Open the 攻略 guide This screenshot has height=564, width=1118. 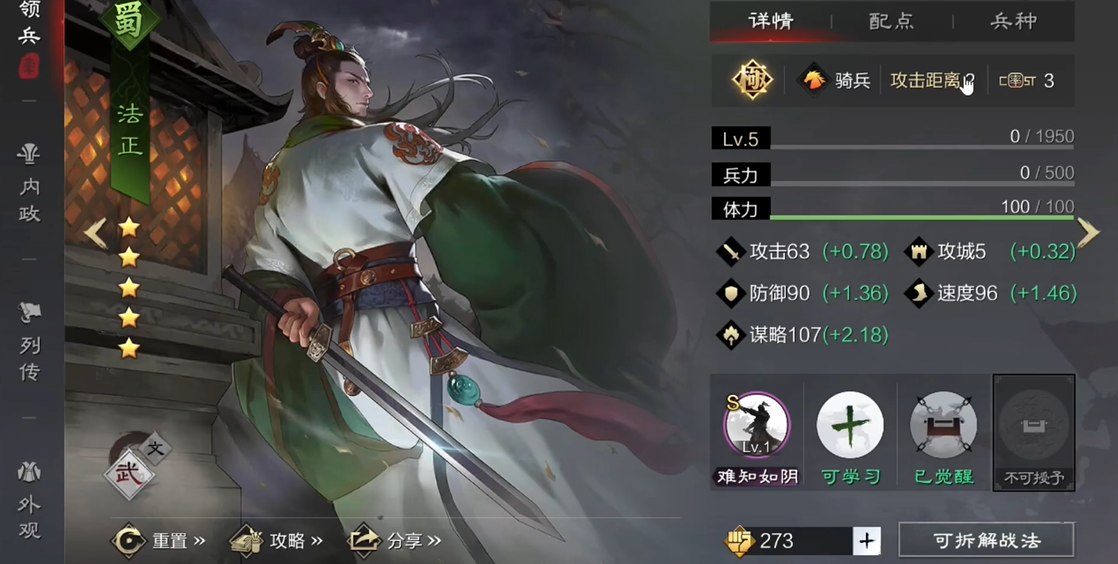pyautogui.click(x=277, y=541)
